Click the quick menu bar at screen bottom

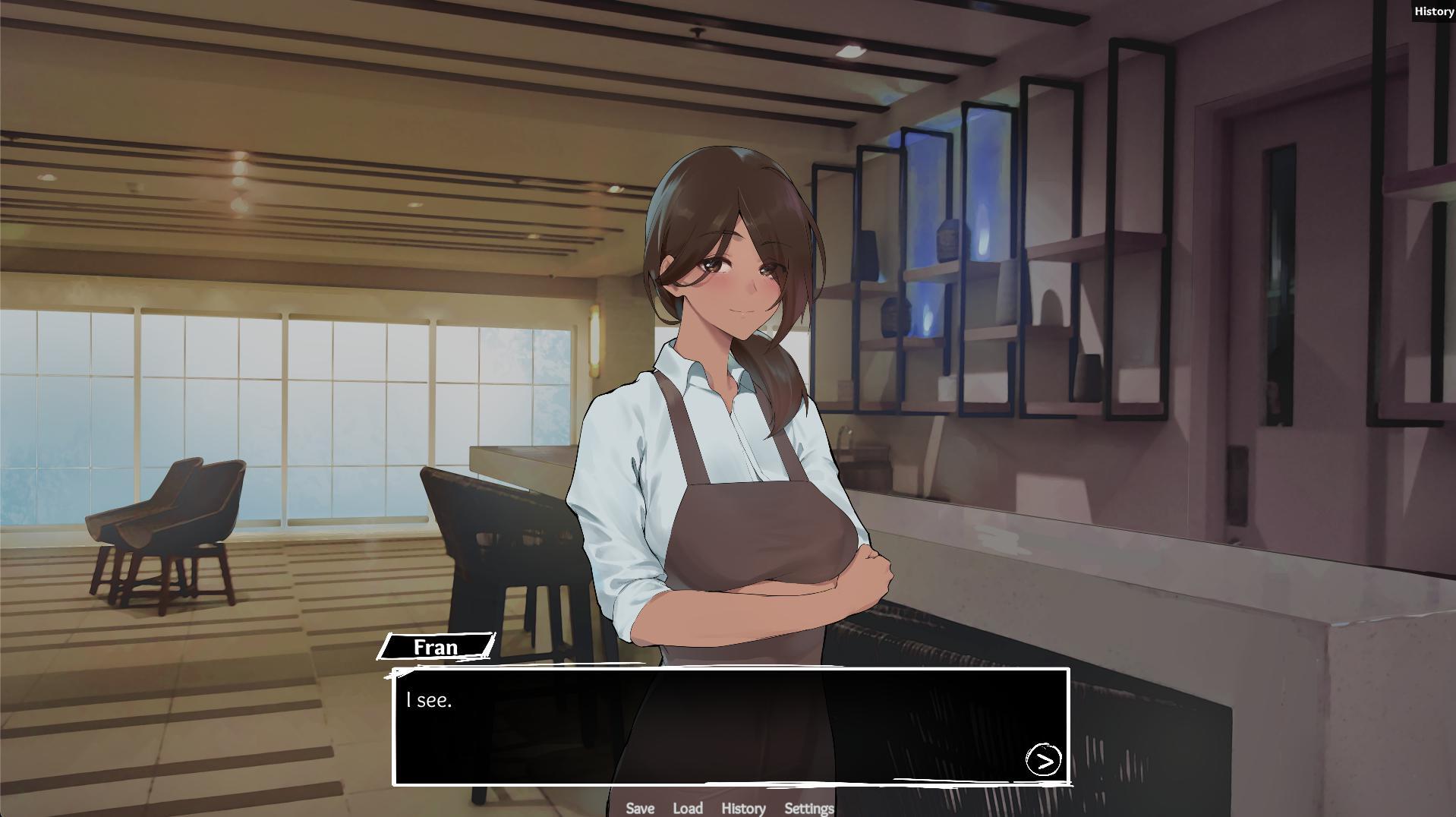(725, 809)
